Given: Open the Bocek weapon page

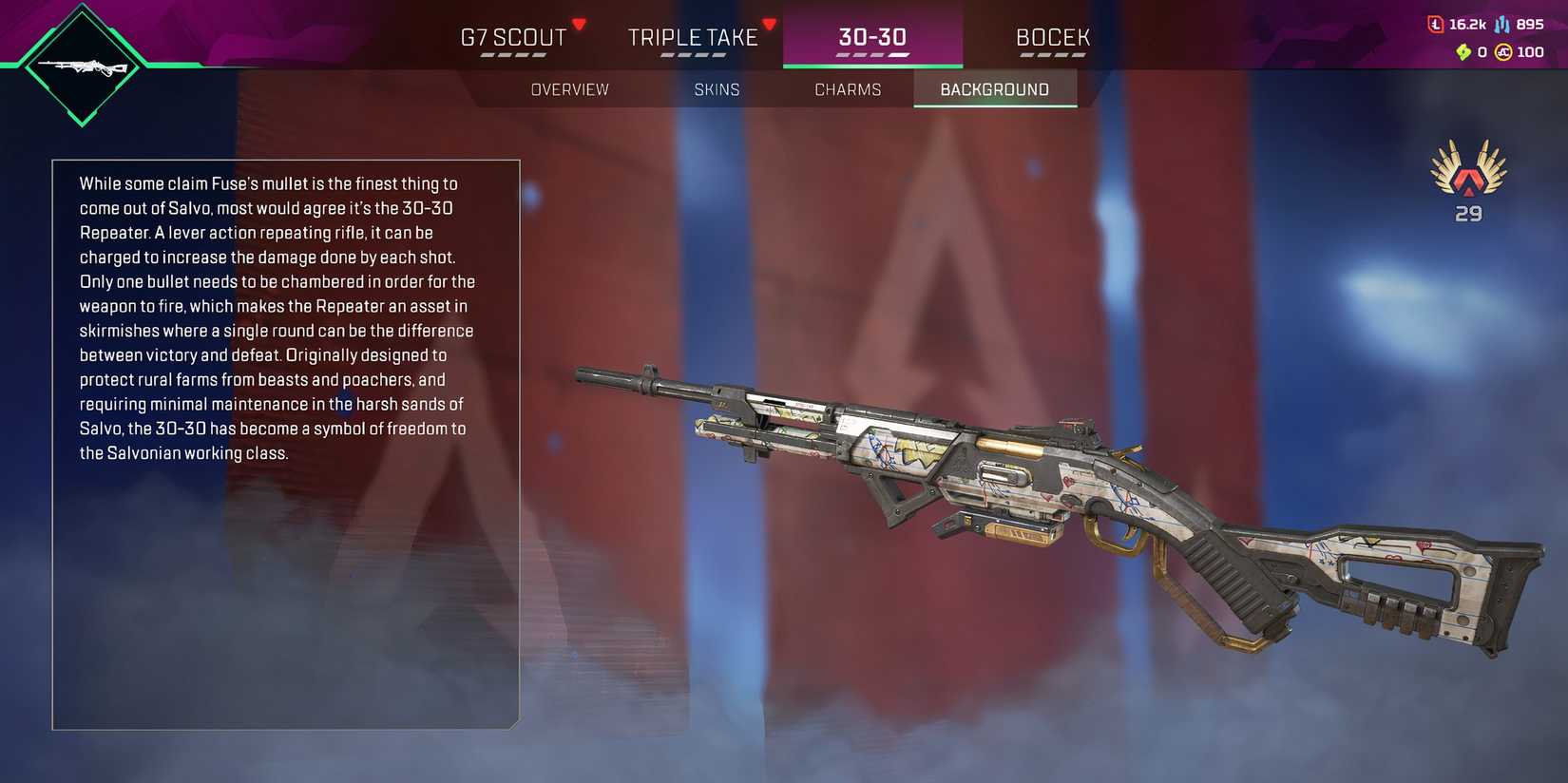Looking at the screenshot, I should coord(1052,37).
